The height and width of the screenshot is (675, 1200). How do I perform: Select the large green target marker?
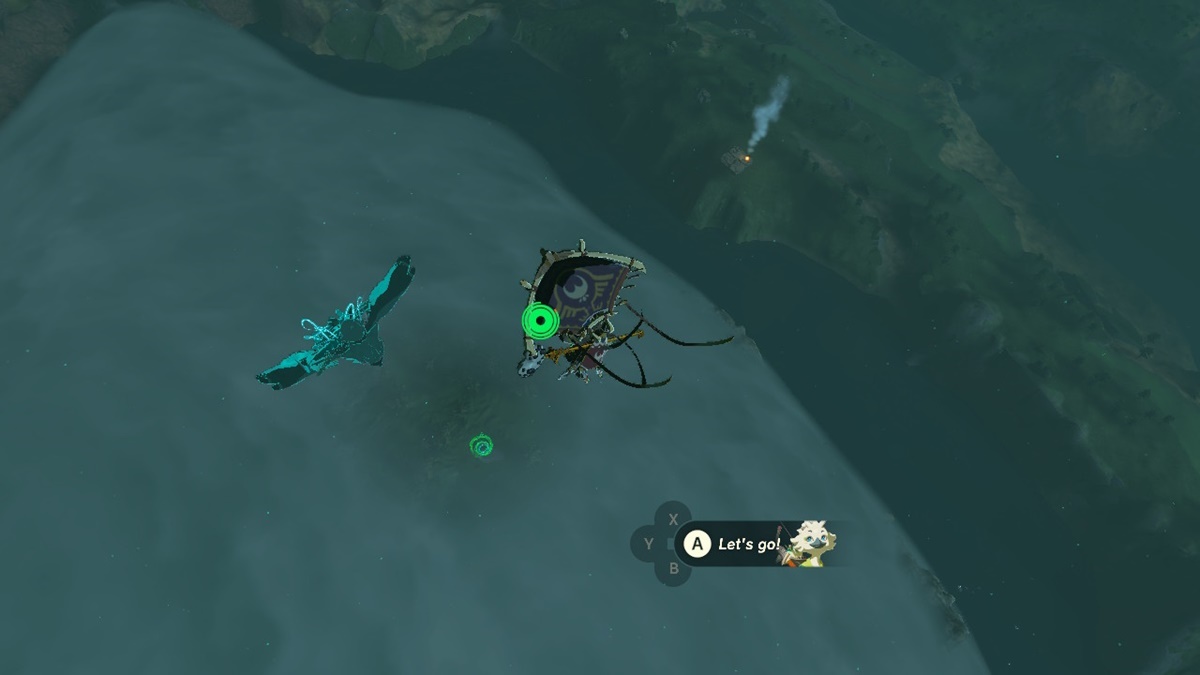coord(540,320)
